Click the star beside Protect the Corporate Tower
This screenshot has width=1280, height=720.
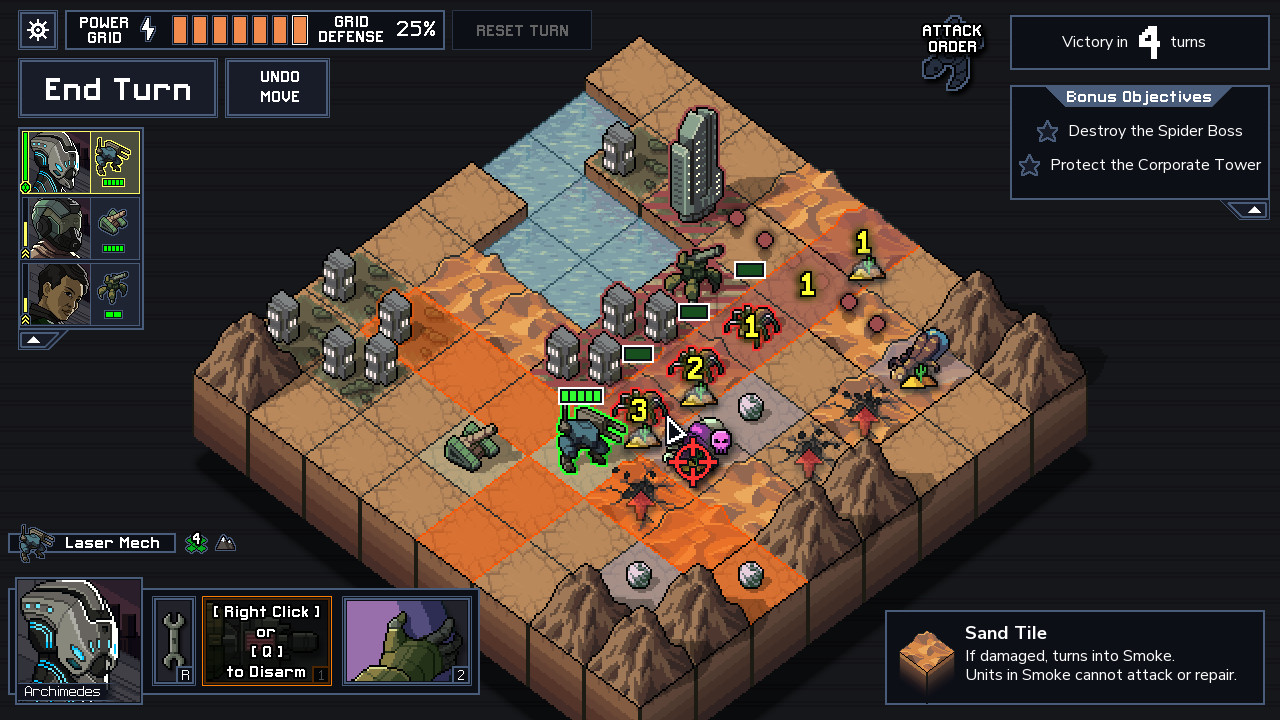(x=1029, y=165)
